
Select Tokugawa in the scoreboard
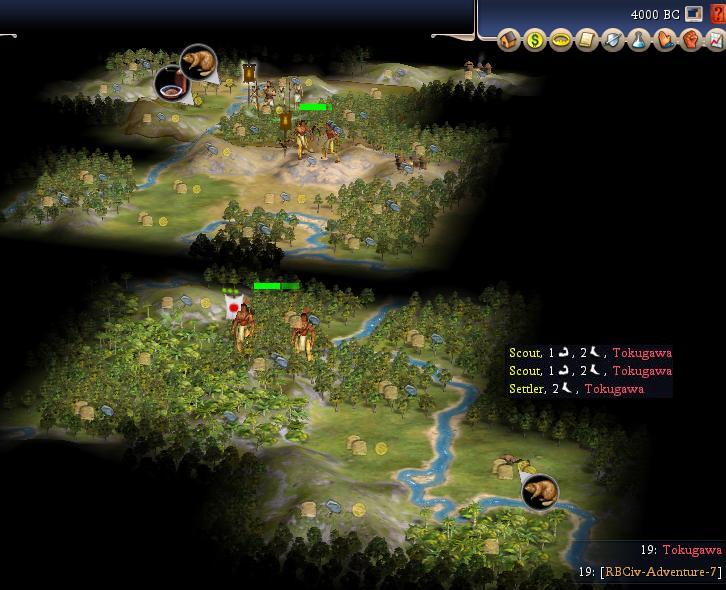coord(691,550)
